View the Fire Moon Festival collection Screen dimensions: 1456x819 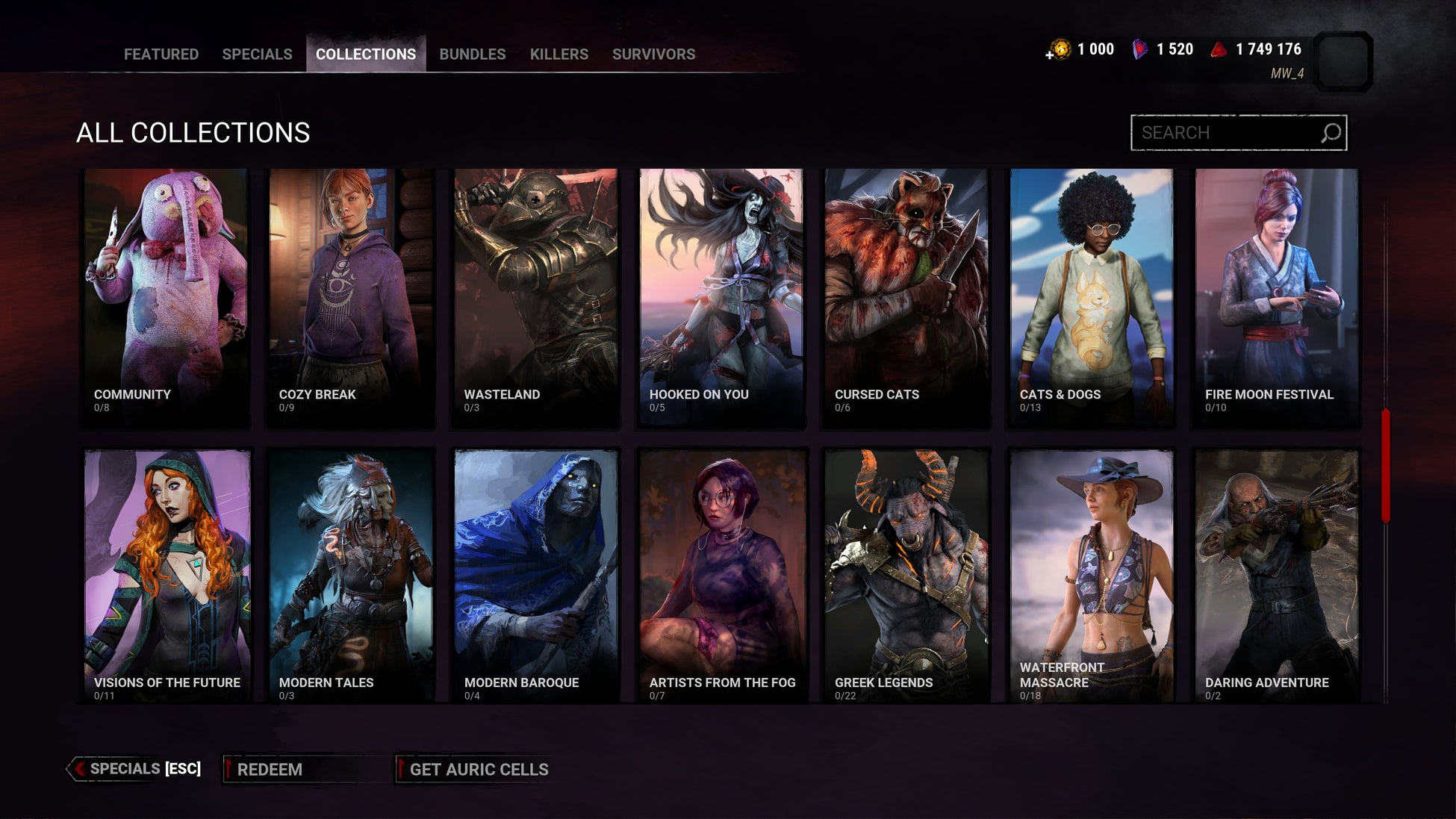(x=1277, y=297)
